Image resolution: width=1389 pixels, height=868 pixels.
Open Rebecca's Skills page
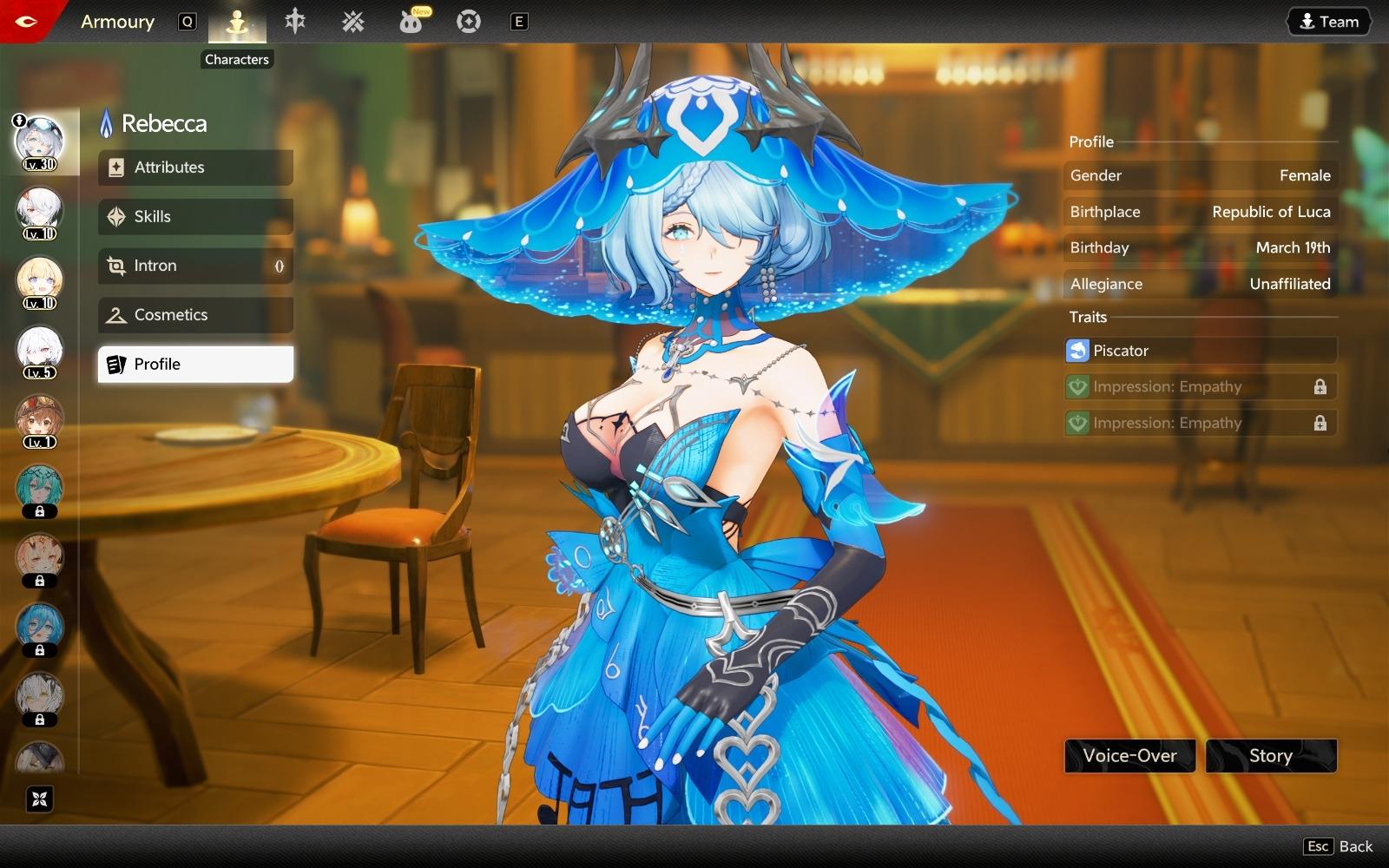pos(195,217)
